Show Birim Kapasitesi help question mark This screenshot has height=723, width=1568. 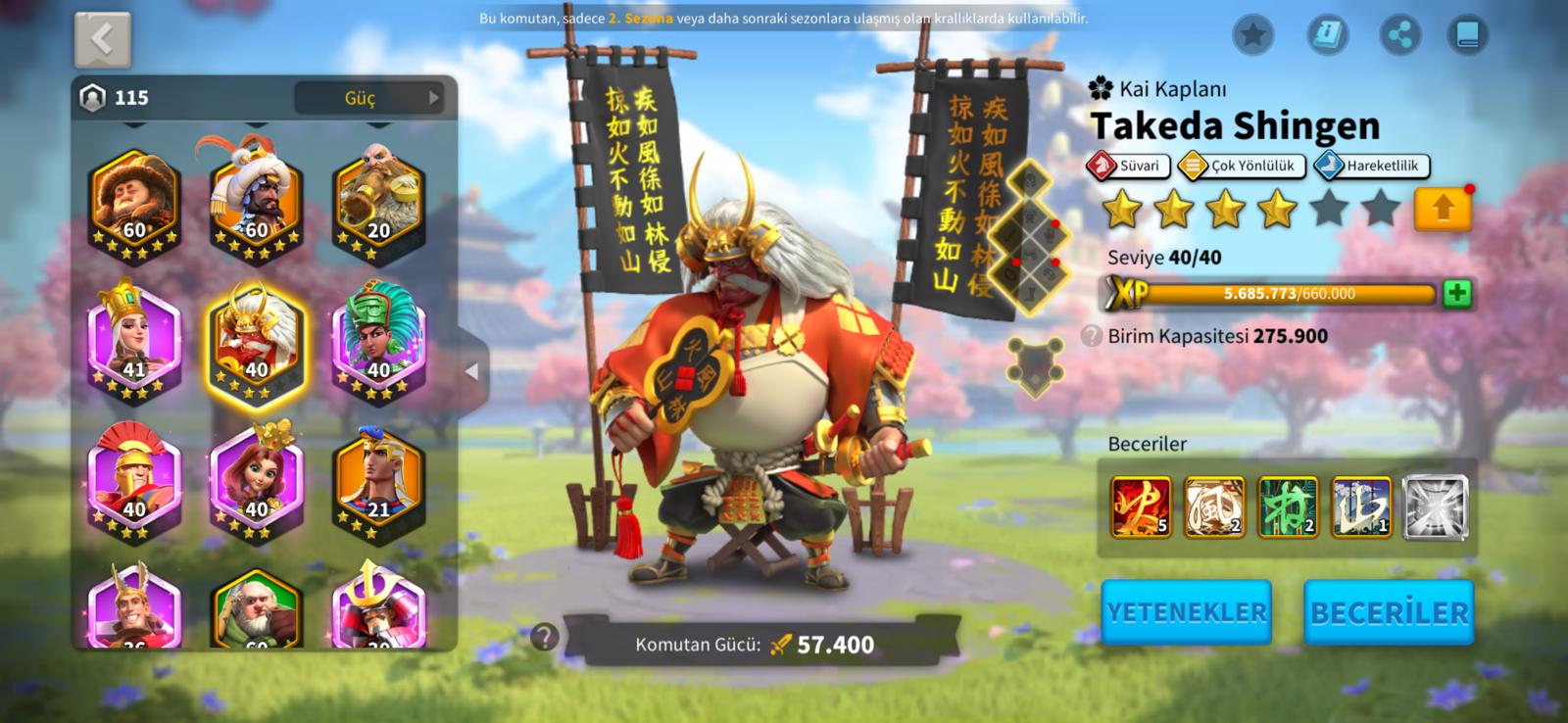[x=1091, y=336]
